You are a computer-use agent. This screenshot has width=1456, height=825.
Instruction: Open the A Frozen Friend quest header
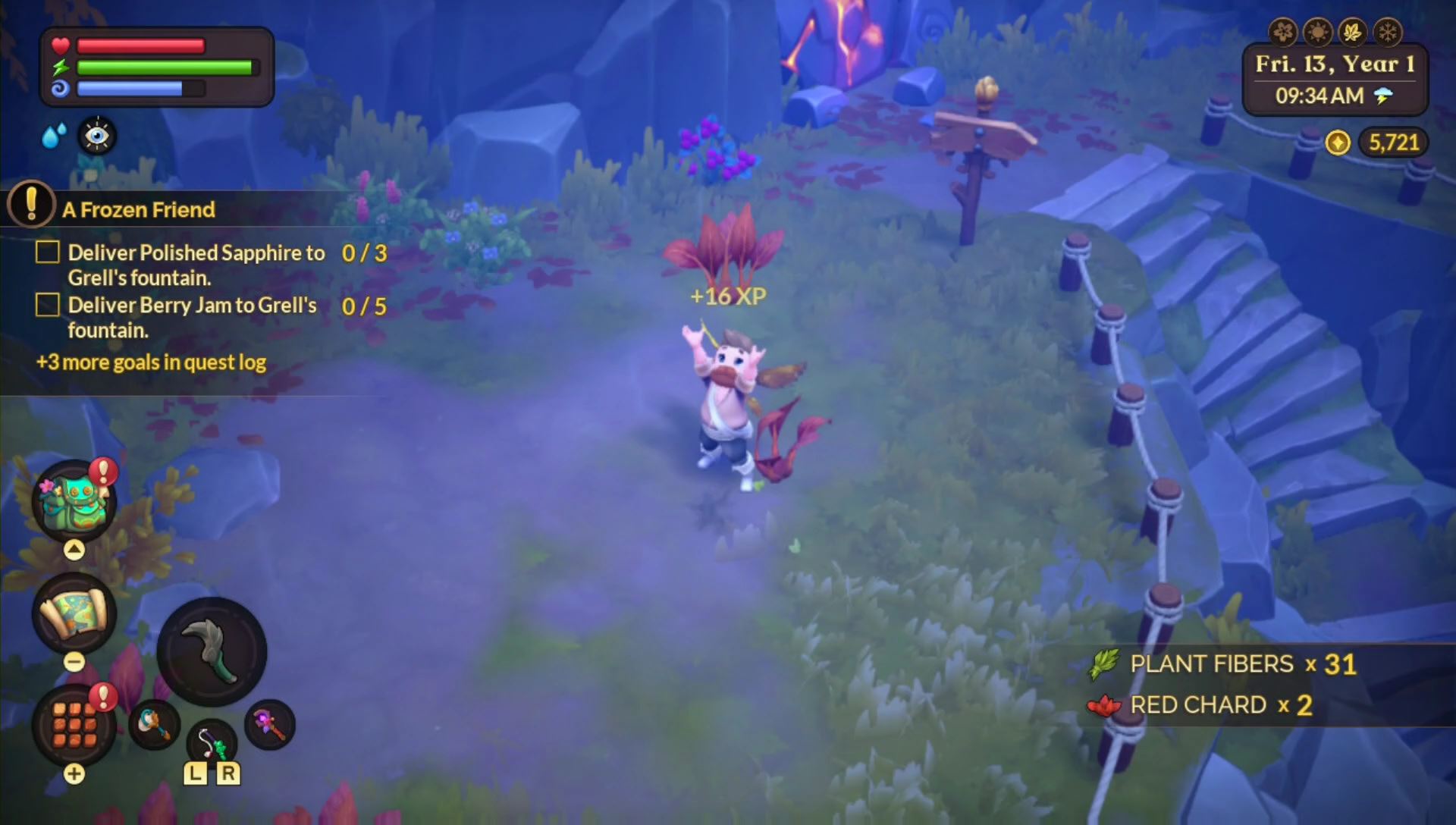pos(140,210)
